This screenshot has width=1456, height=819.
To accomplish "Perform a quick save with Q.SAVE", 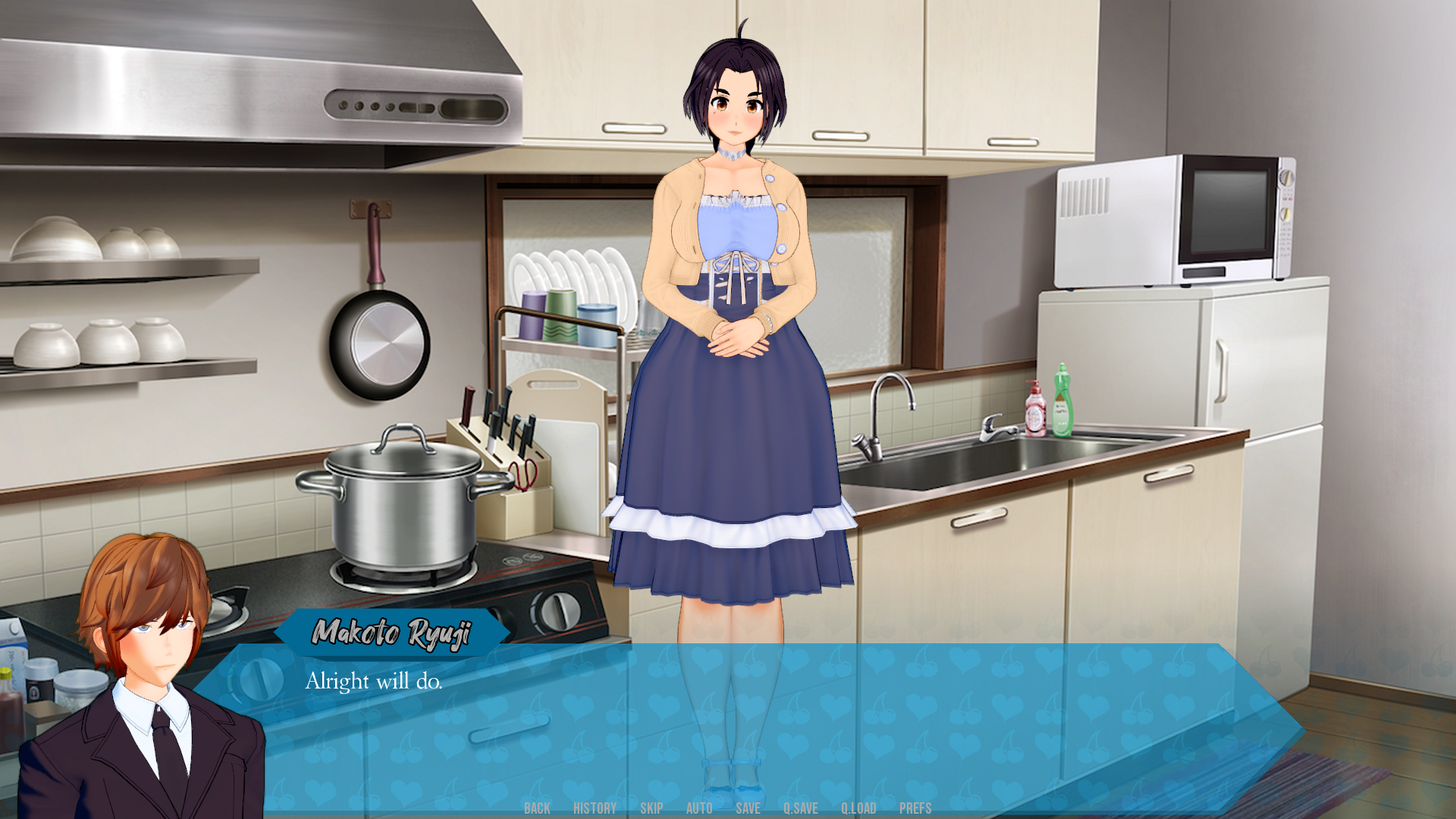I will 802,808.
